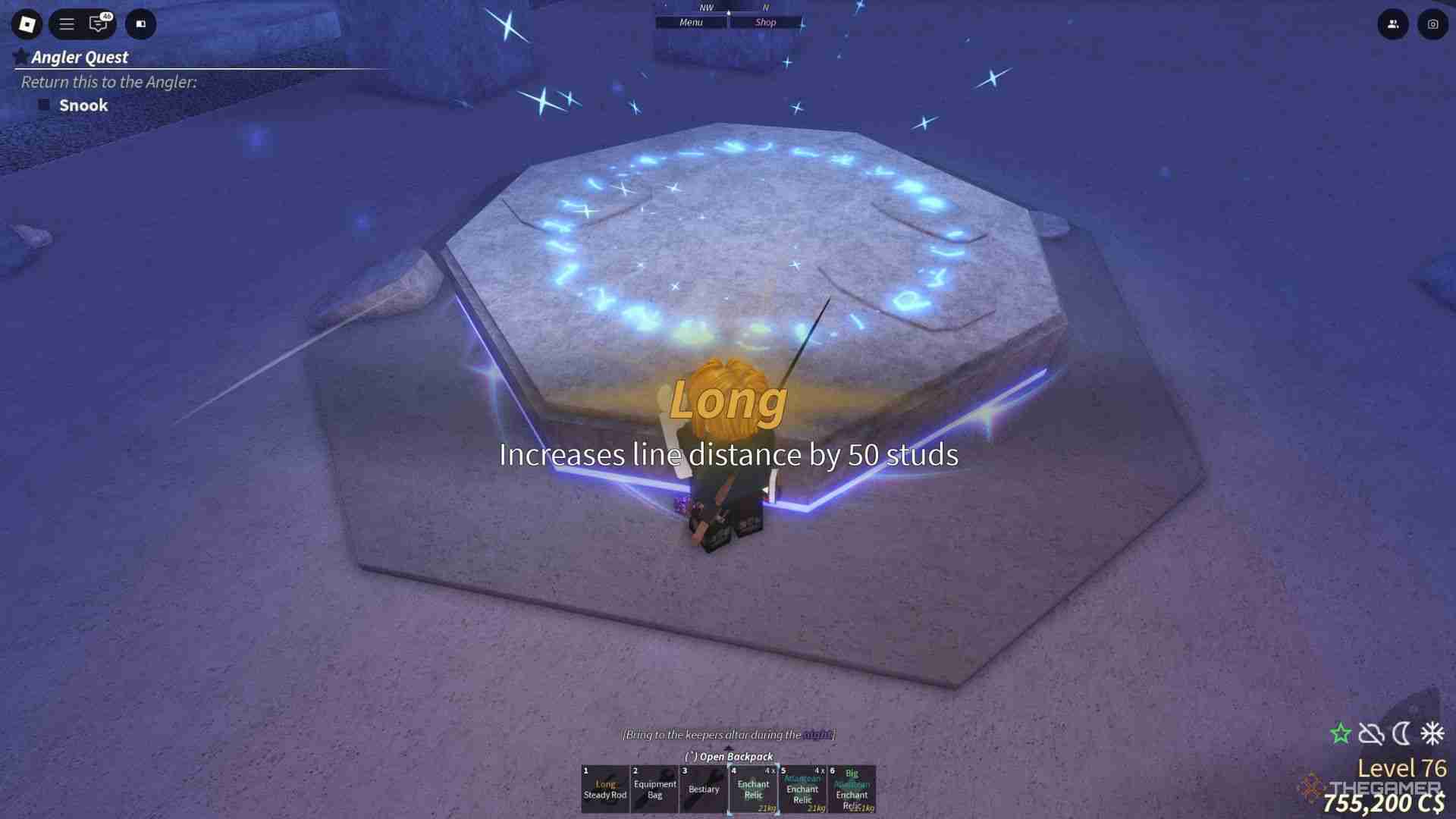This screenshot has height=819, width=1456.
Task: Open the Menu button at top center
Action: point(691,23)
